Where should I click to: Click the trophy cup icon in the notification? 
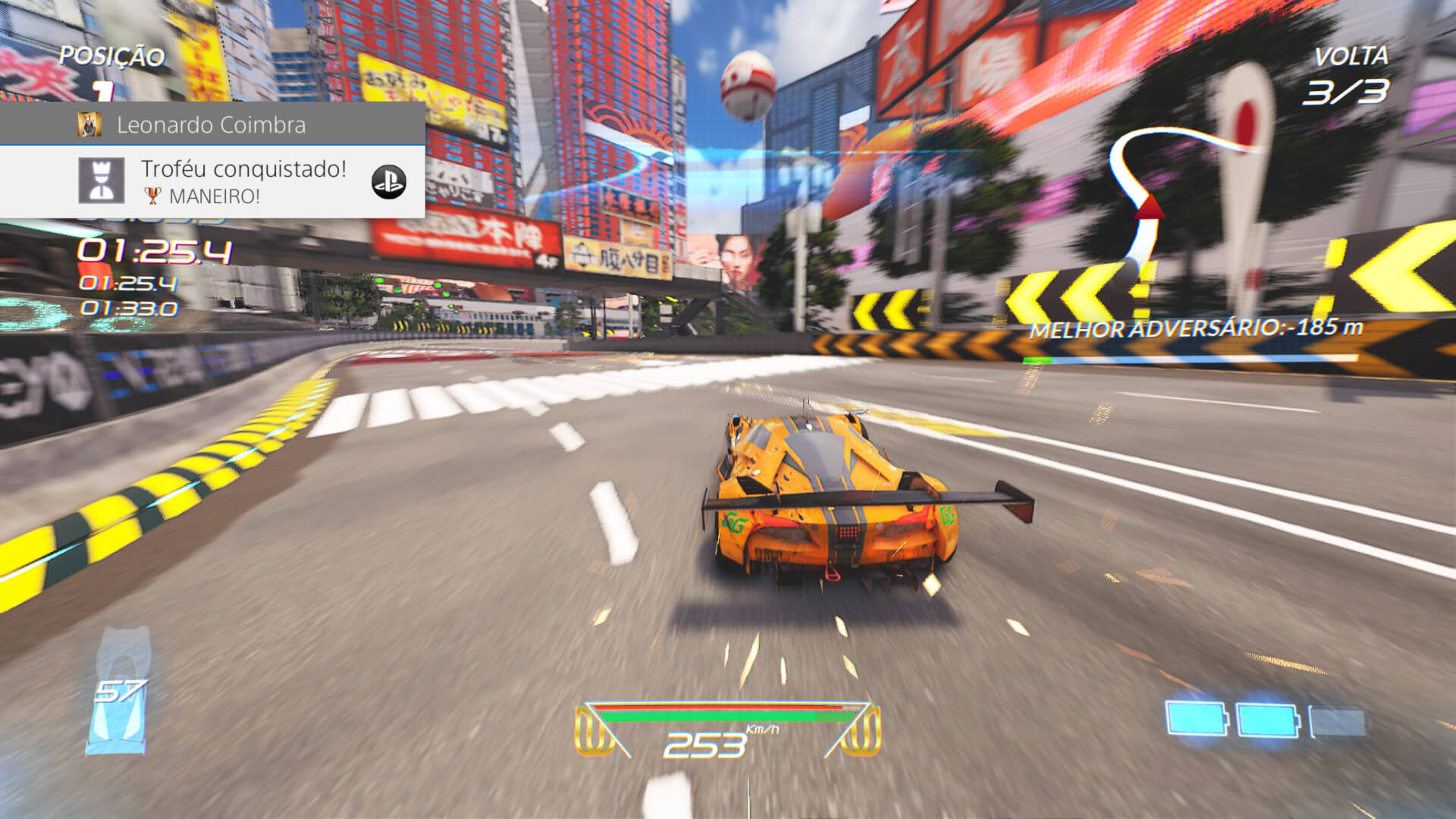click(x=154, y=196)
